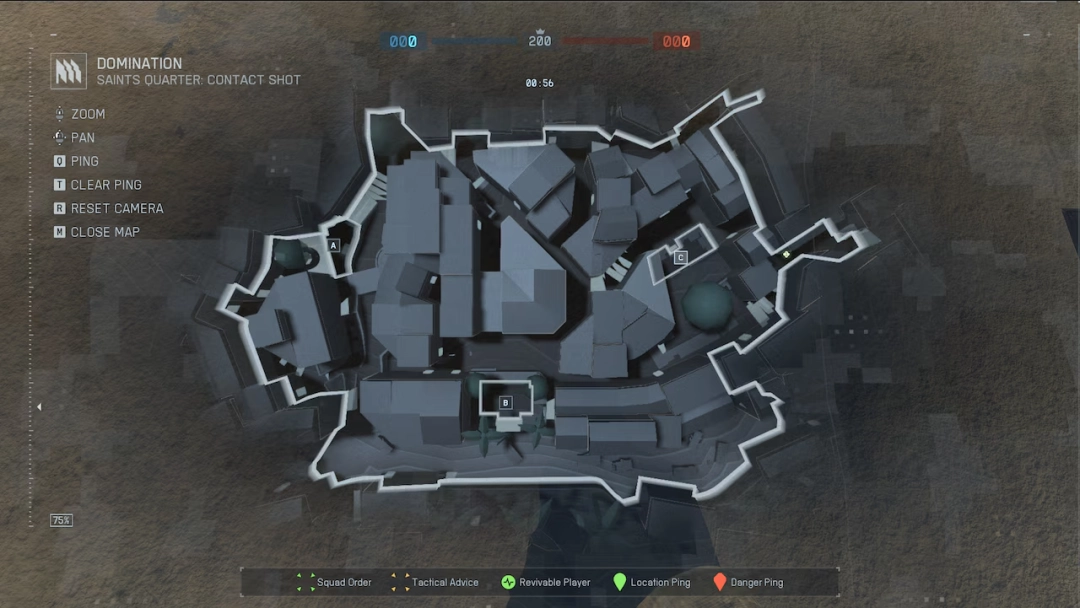This screenshot has width=1080, height=608.
Task: Click the Danger Ping legend entry
Action: coord(747,582)
